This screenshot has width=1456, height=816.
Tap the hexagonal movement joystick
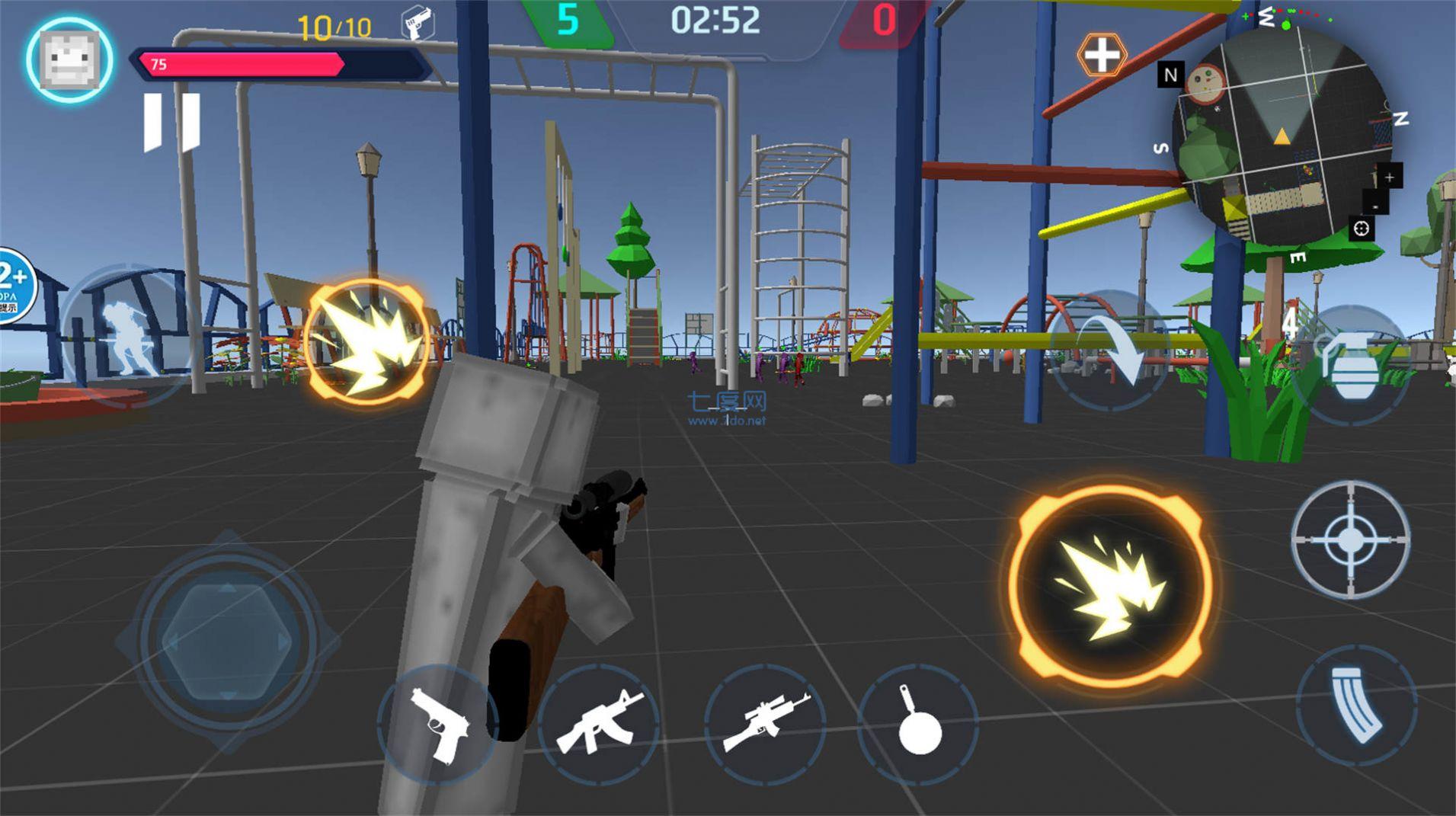(x=227, y=642)
